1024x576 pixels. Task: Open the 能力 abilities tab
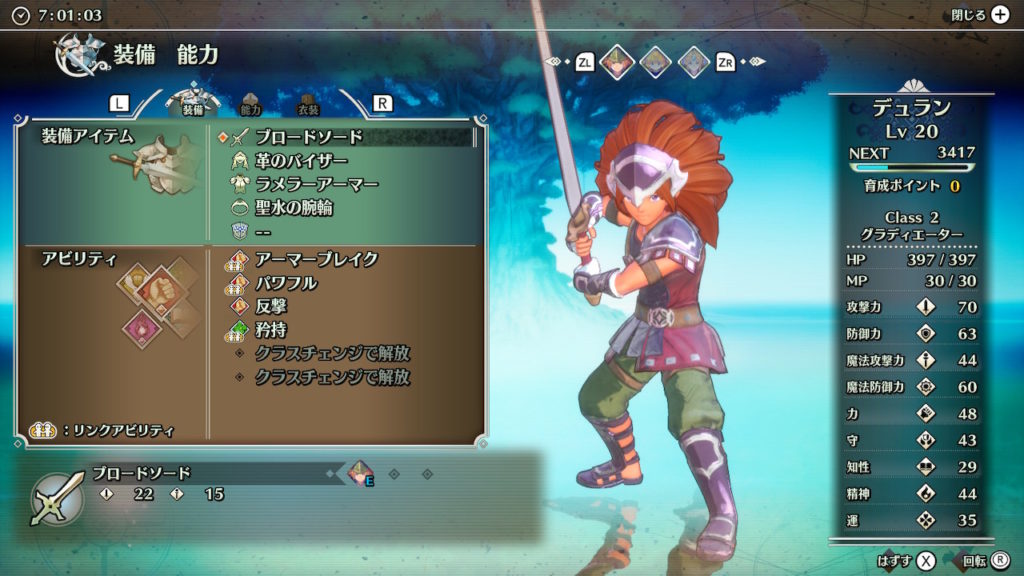pyautogui.click(x=251, y=104)
